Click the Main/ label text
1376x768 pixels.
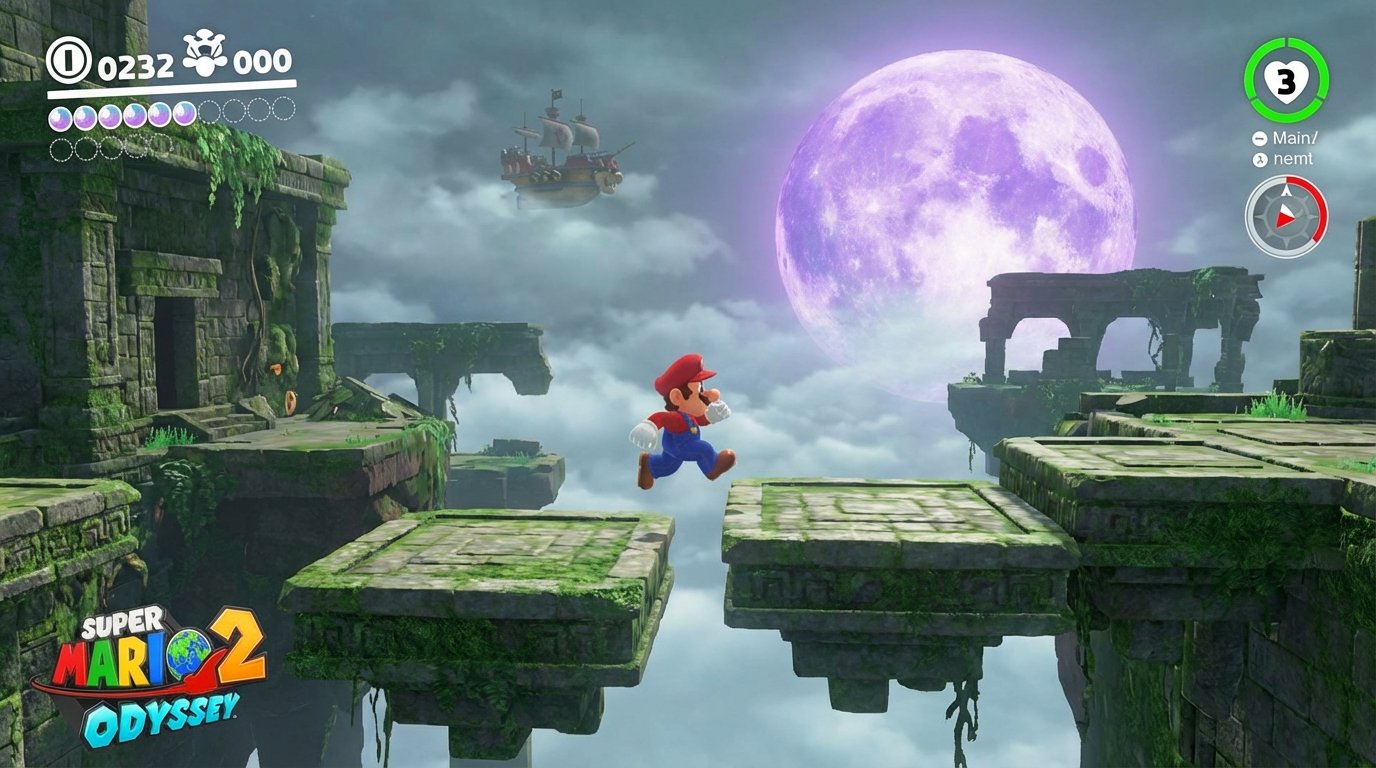point(1295,136)
